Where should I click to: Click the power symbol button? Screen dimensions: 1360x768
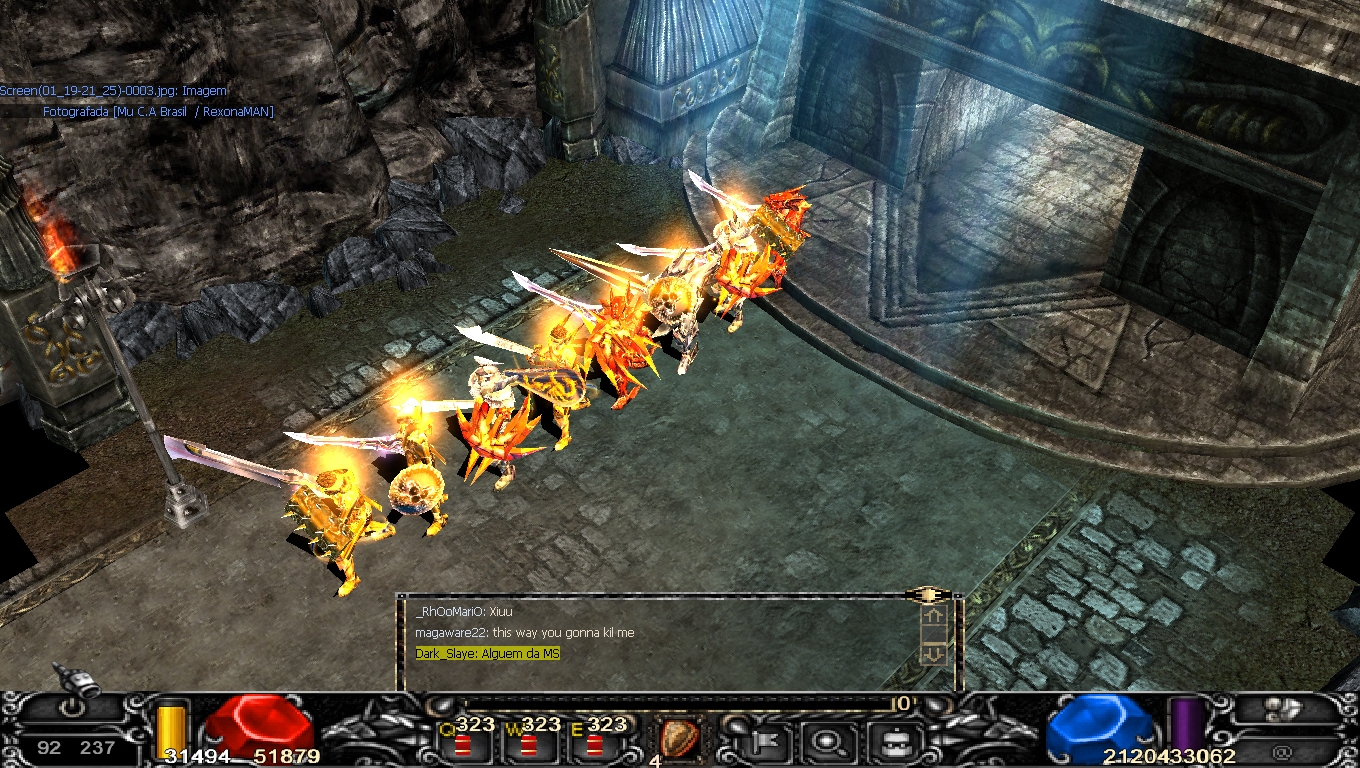click(x=74, y=712)
